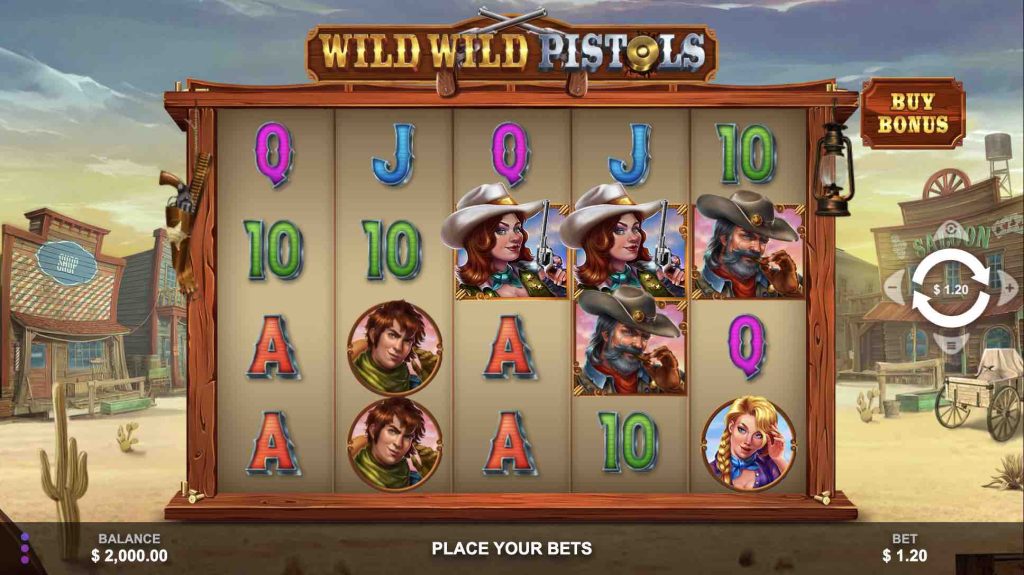1024x575 pixels.
Task: Spin the reels with the circular arrows button
Action: click(x=951, y=289)
